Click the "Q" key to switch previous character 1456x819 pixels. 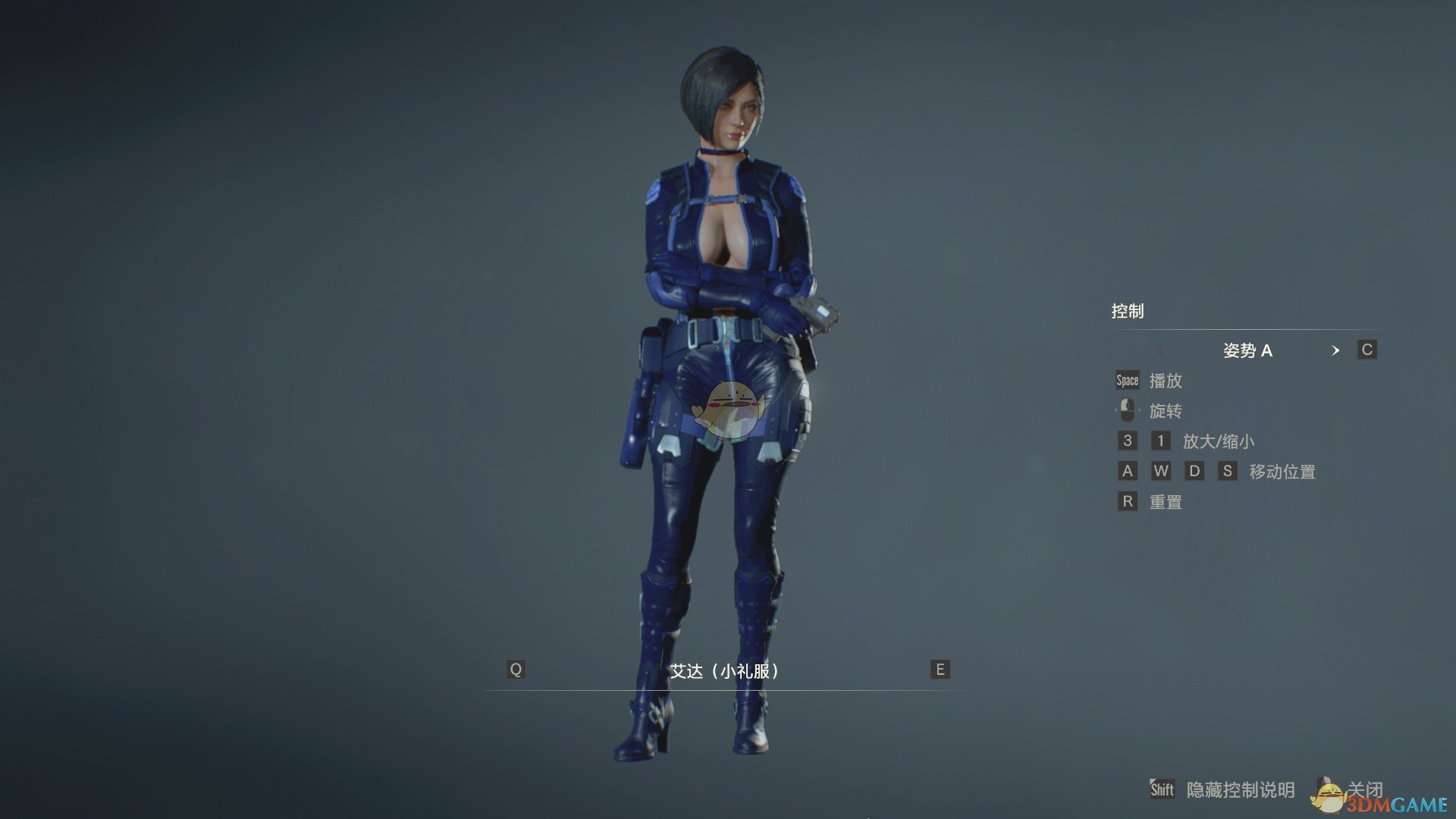516,670
